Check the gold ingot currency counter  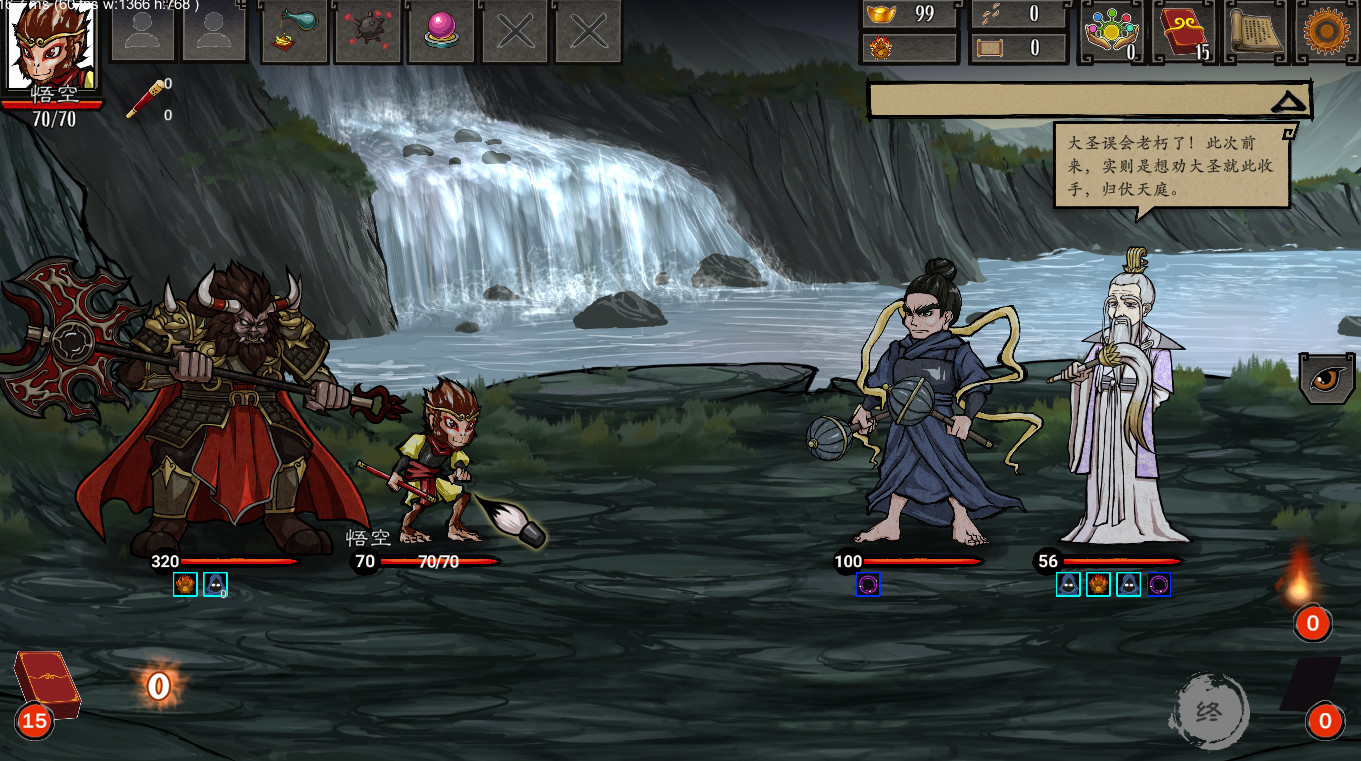(x=908, y=14)
